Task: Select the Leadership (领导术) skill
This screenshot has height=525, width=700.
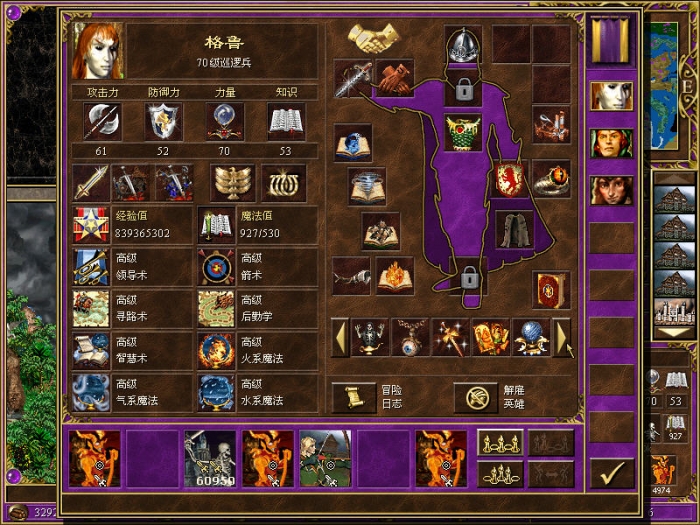Action: (91, 267)
